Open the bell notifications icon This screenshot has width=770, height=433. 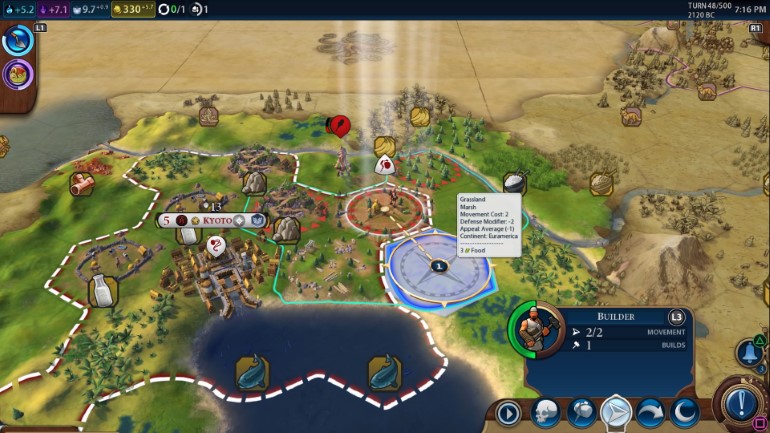tap(748, 352)
